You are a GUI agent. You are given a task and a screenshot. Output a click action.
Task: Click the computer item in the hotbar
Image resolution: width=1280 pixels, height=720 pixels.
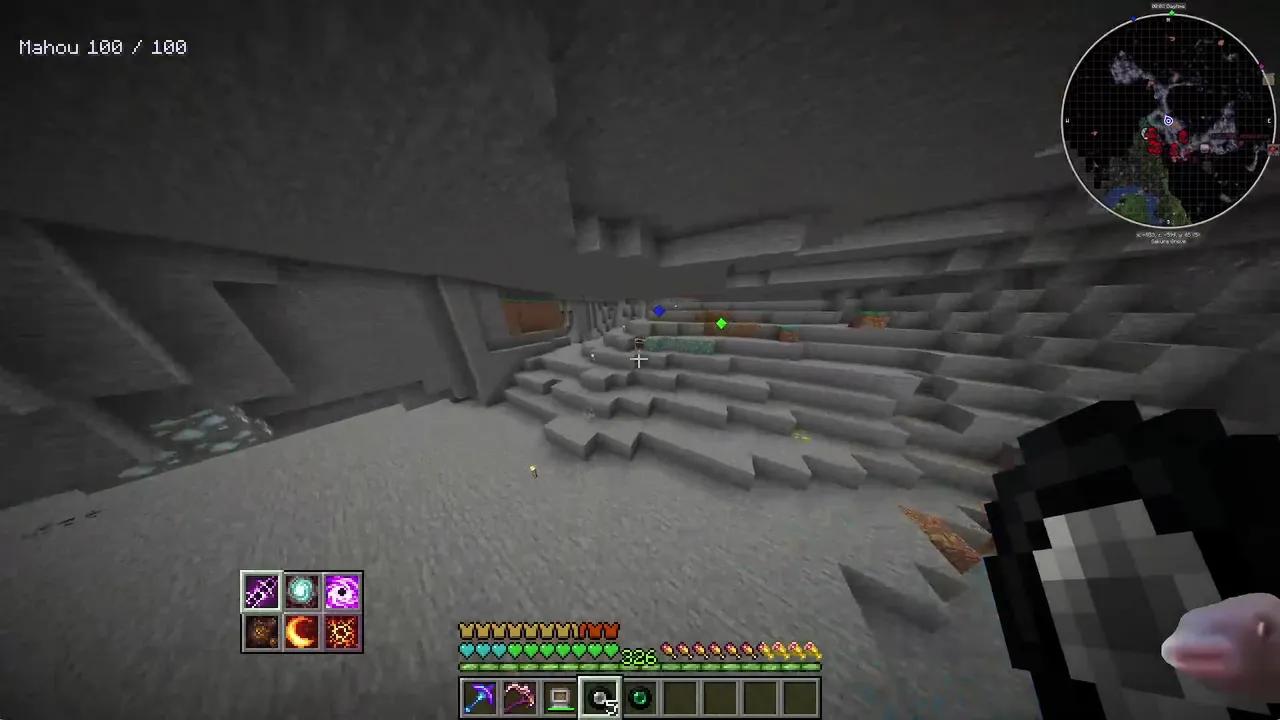point(559,697)
